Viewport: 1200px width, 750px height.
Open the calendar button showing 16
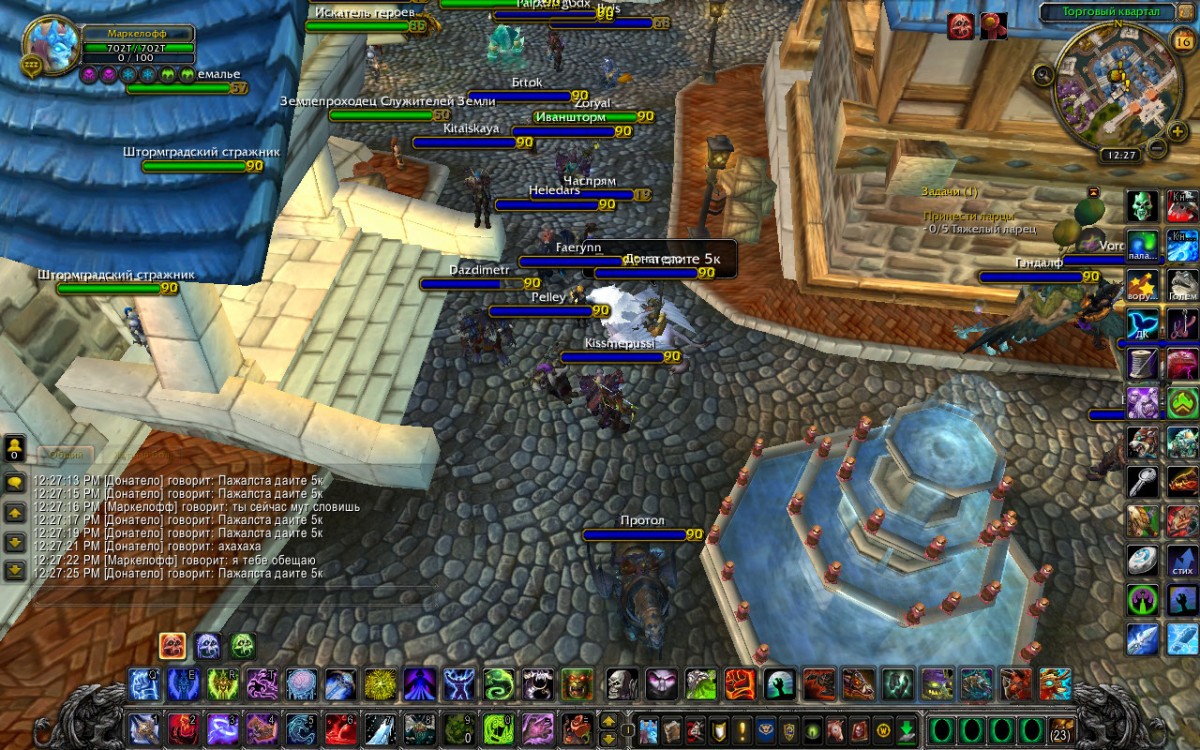(1180, 40)
